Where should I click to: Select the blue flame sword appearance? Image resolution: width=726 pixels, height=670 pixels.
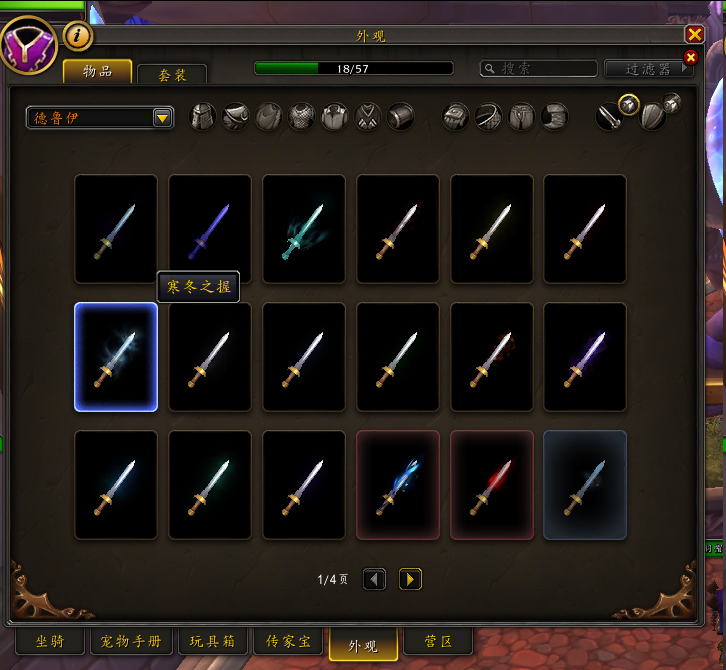point(398,485)
